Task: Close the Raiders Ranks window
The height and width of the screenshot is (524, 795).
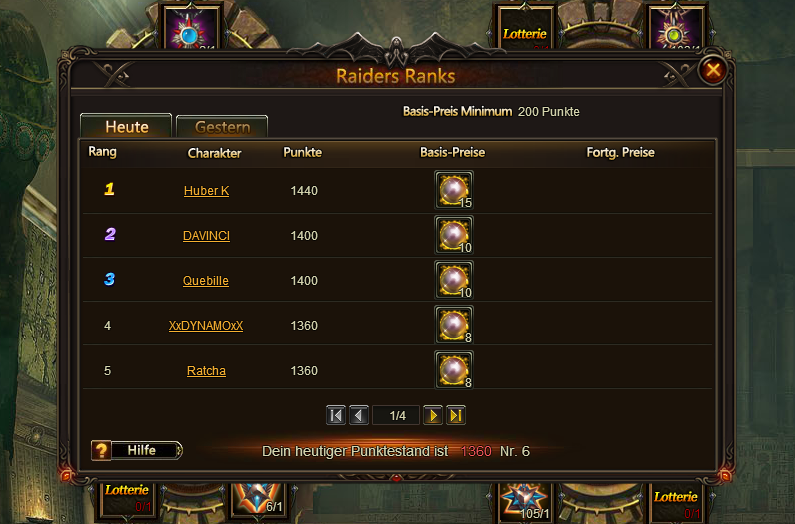Action: coord(713,70)
